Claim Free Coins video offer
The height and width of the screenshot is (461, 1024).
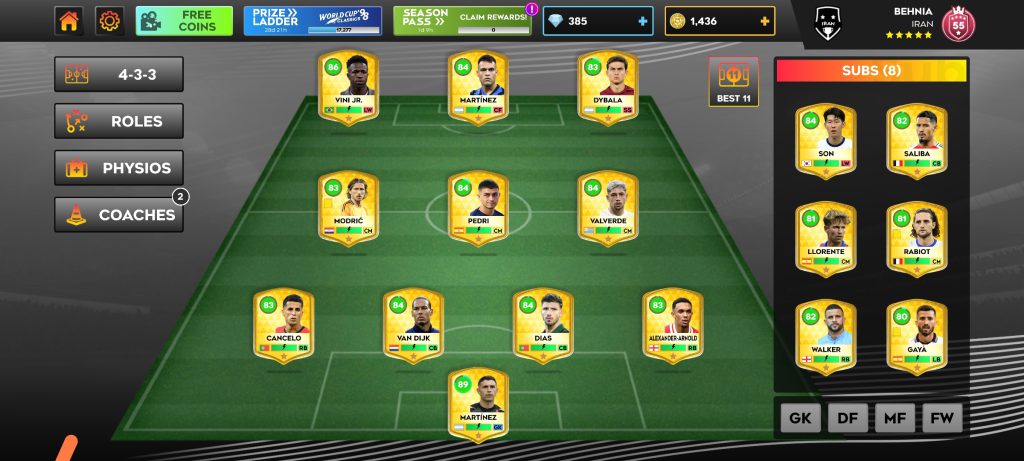[x=184, y=21]
